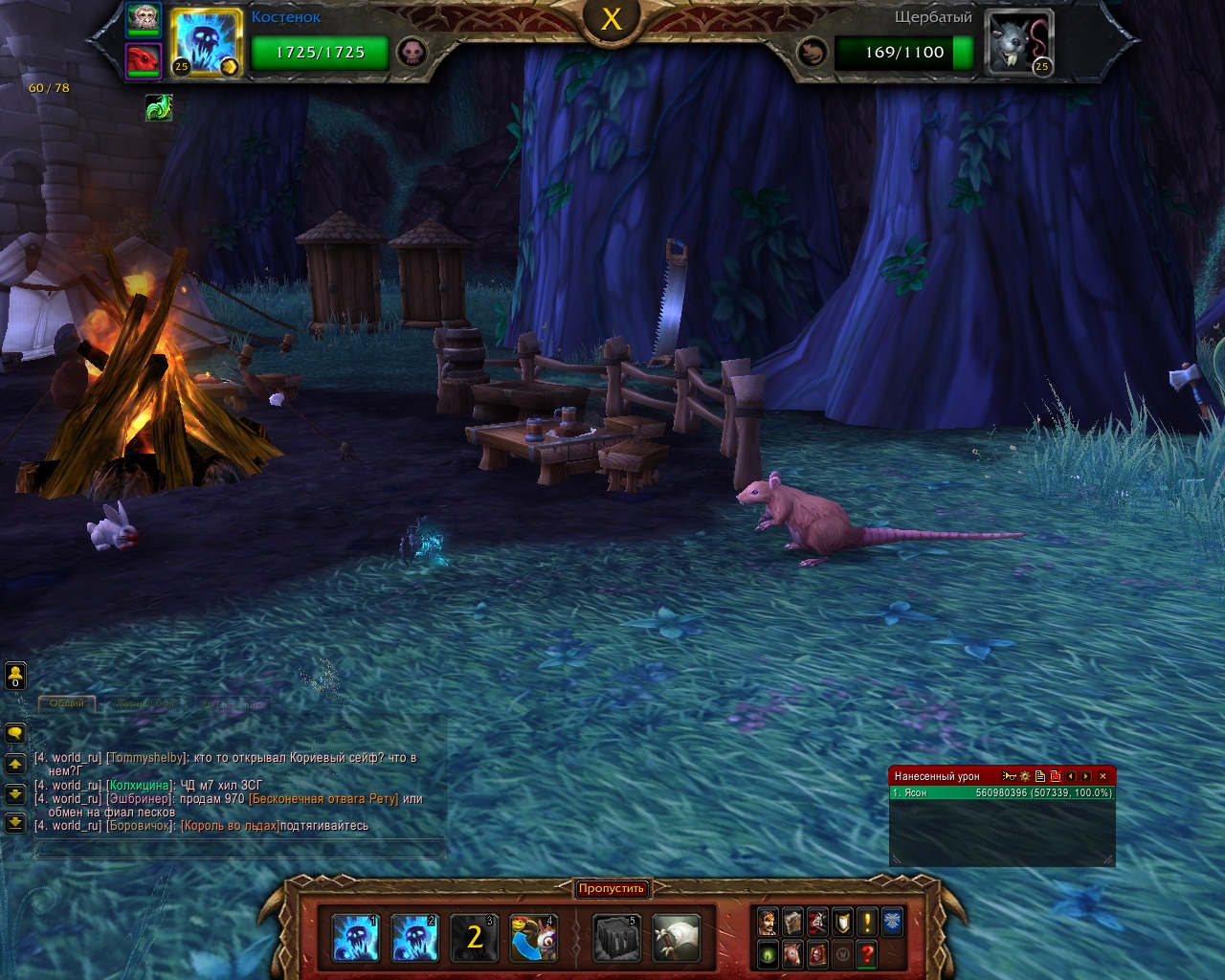The height and width of the screenshot is (980, 1225).
Task: Open the red question mark help button
Action: tap(867, 953)
